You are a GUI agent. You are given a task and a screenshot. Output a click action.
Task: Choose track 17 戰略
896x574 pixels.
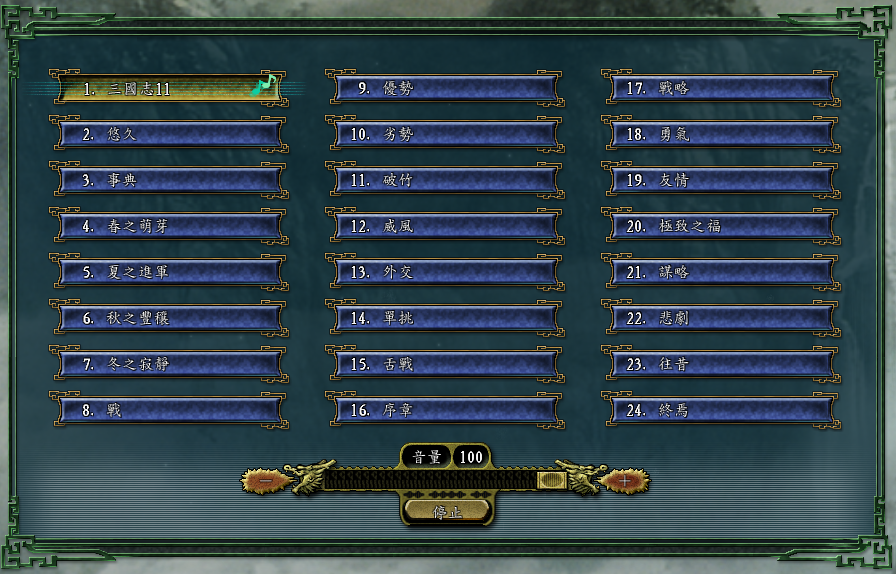(720, 88)
